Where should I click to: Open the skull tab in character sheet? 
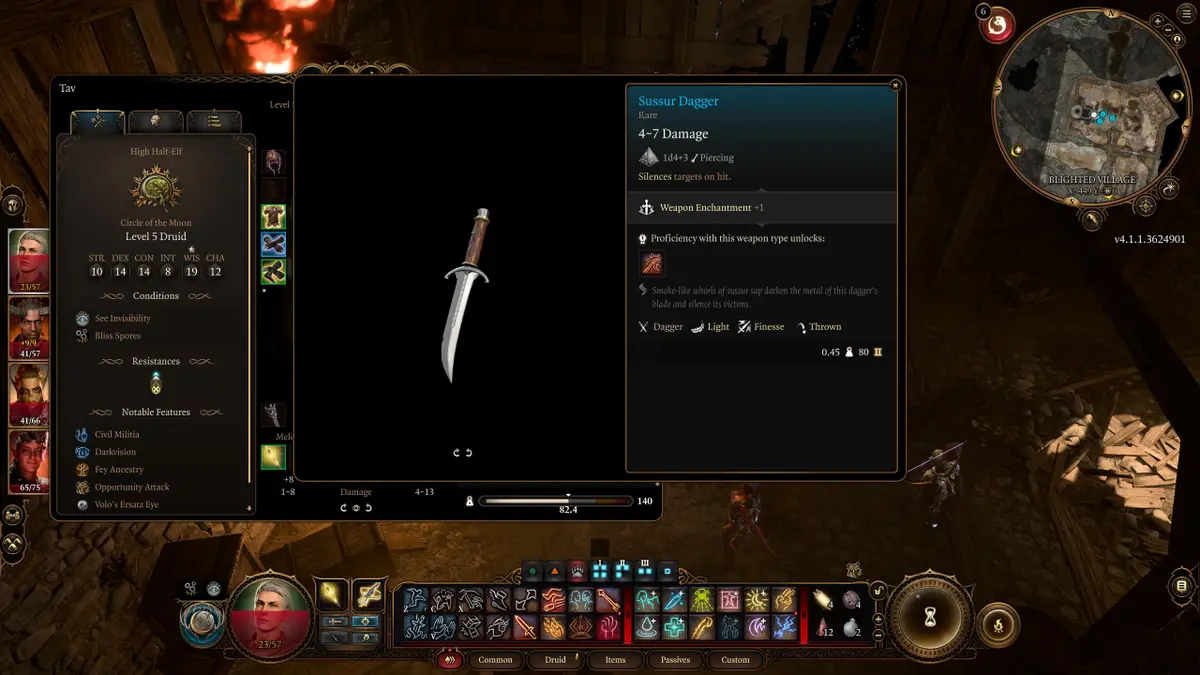pos(156,121)
